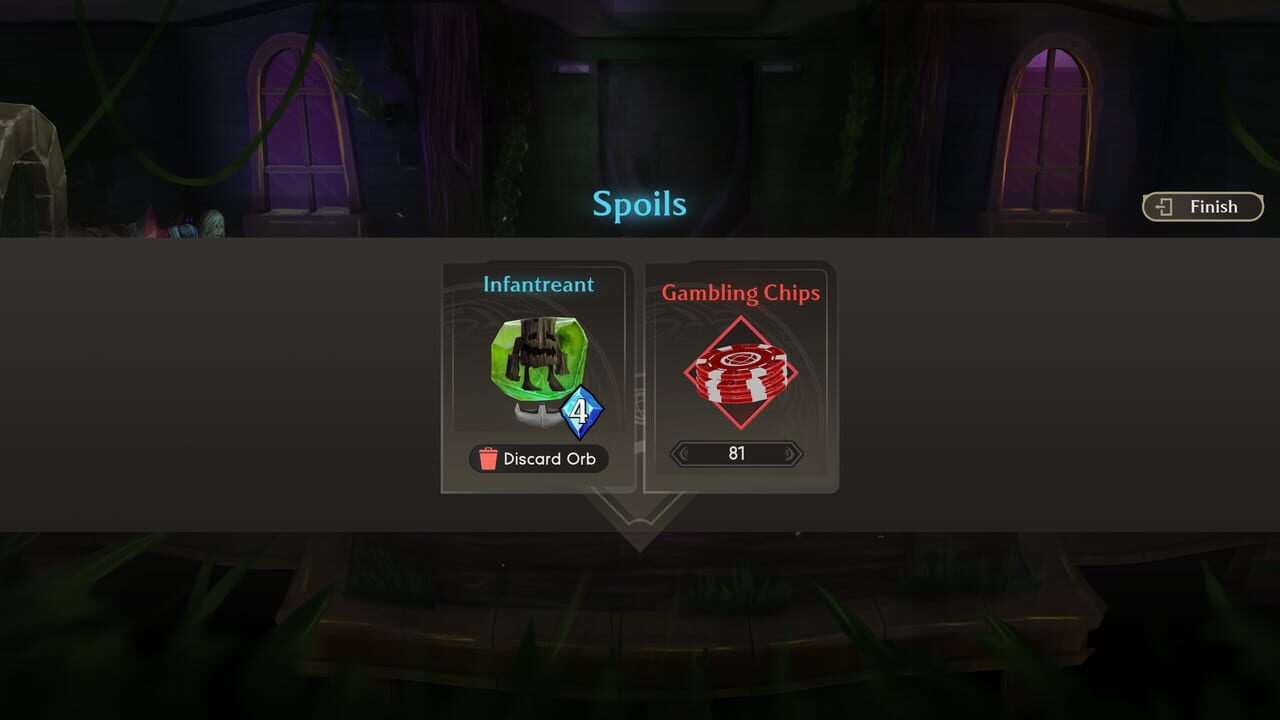Click the Spoils title icon text
This screenshot has height=720, width=1280.
639,205
